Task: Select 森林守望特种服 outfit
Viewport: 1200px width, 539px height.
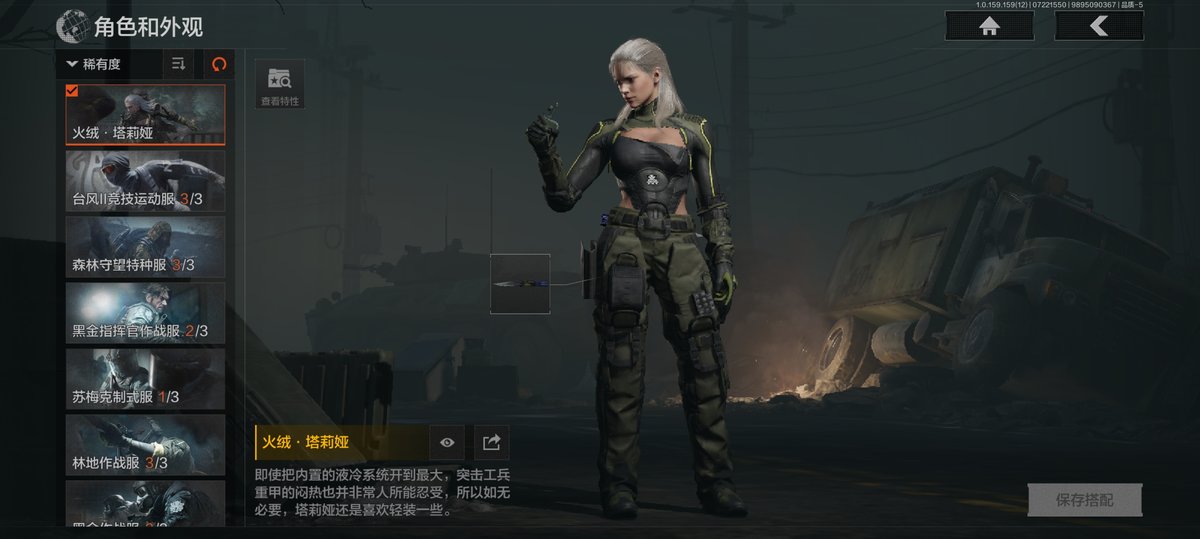Action: pyautogui.click(x=146, y=247)
